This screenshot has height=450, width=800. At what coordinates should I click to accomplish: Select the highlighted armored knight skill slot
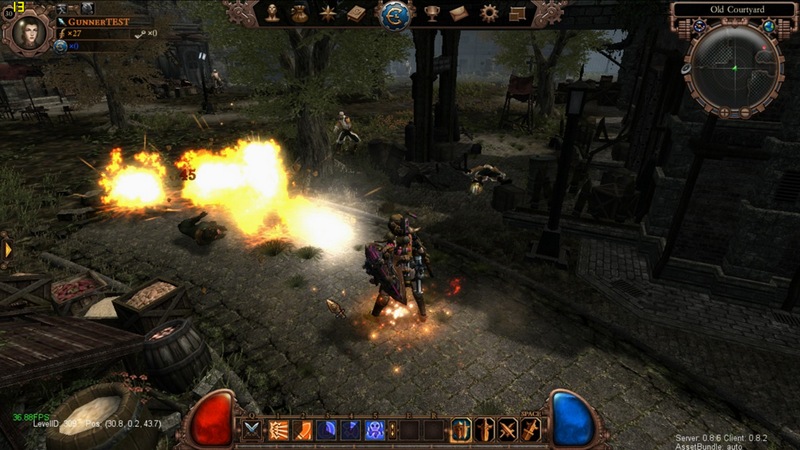[x=461, y=430]
